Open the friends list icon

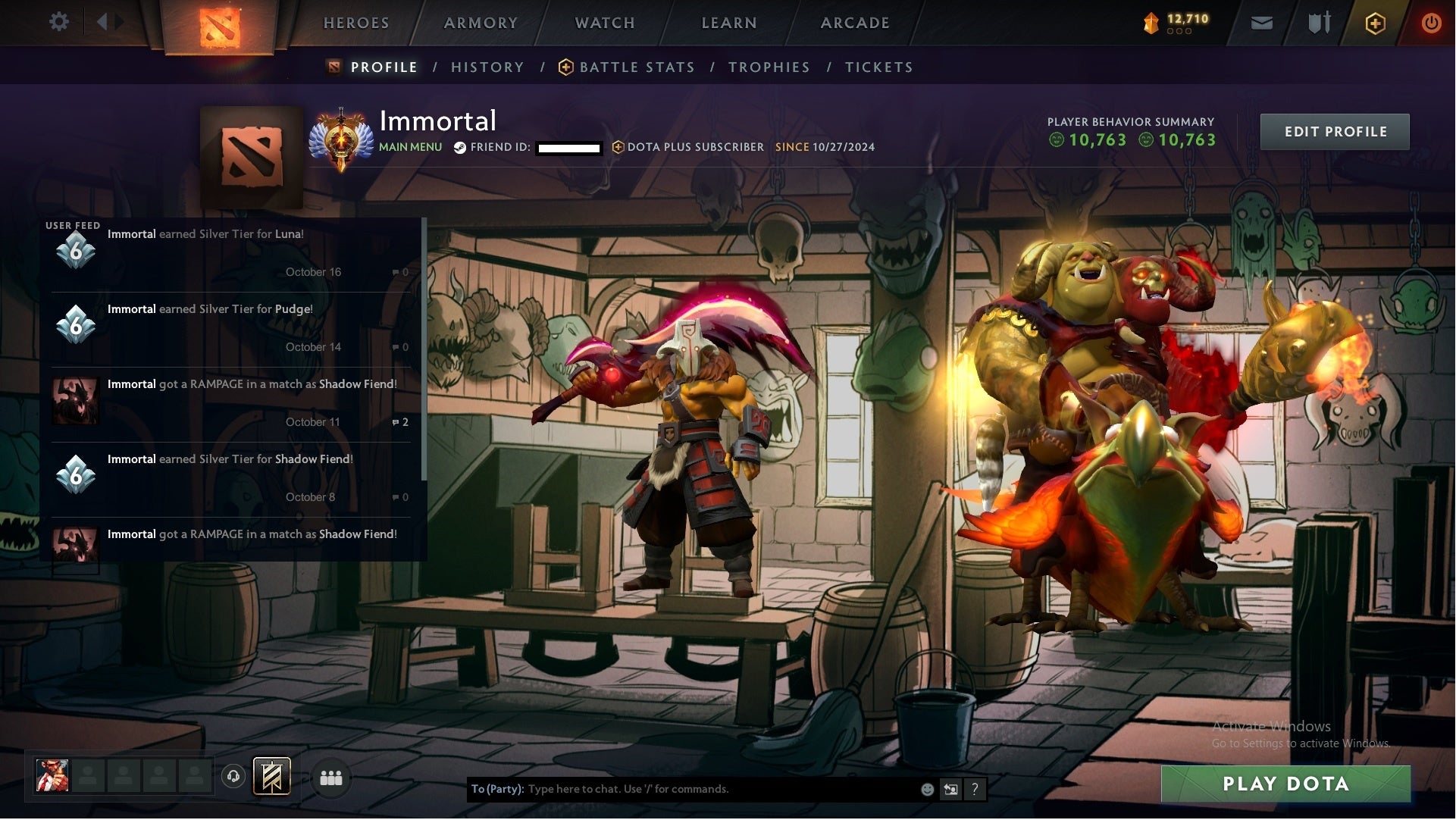click(330, 778)
